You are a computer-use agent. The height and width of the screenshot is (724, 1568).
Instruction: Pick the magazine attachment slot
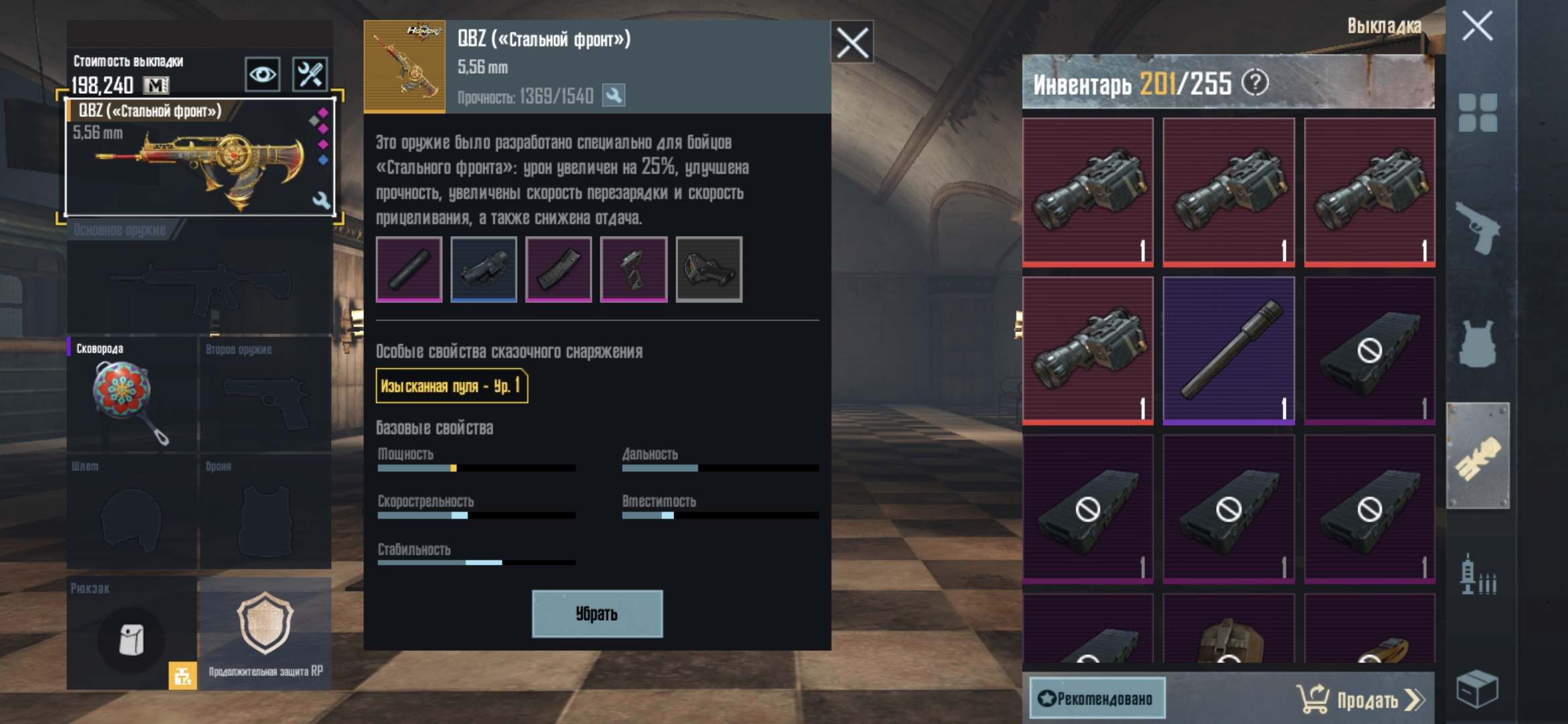point(559,269)
